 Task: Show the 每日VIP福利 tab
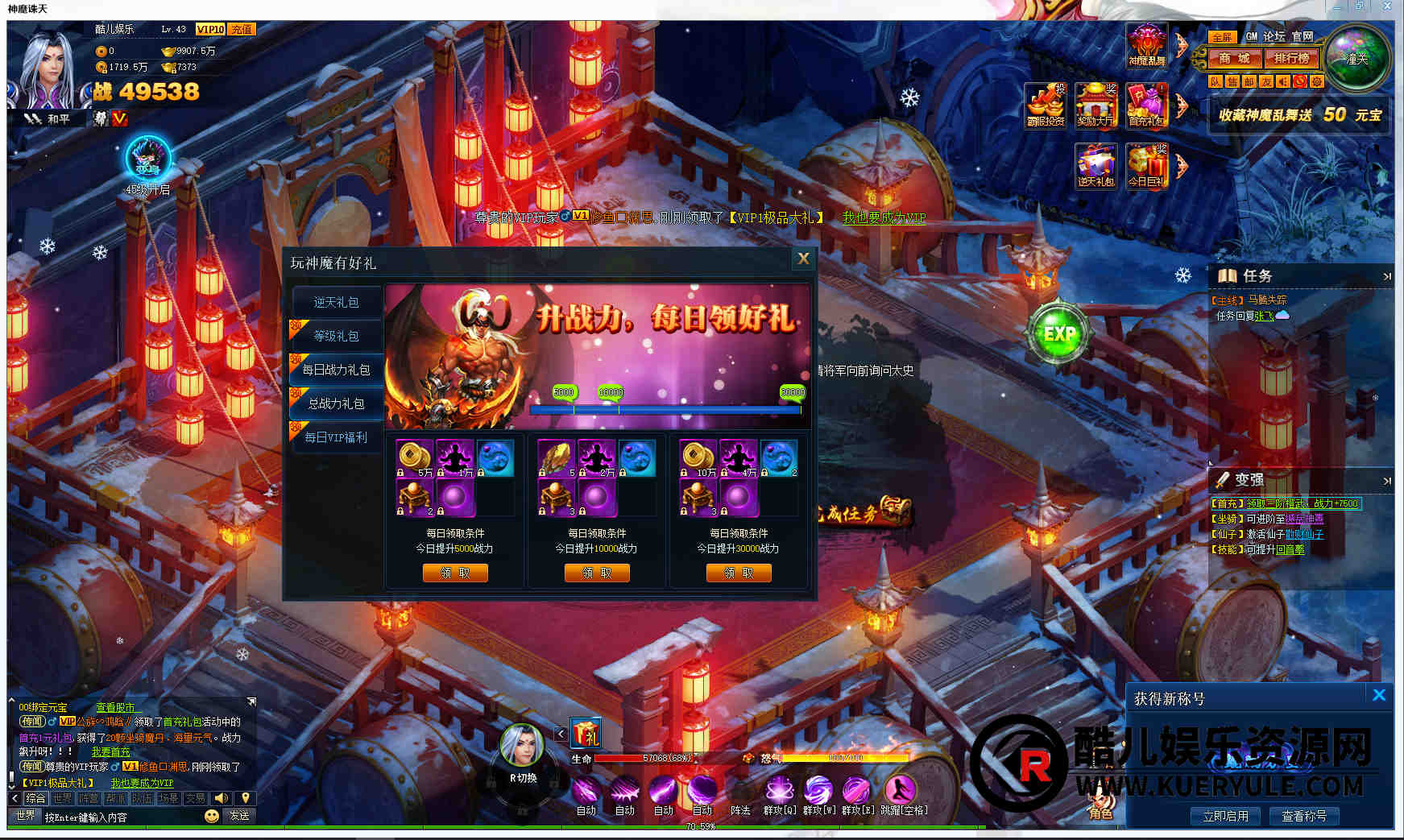coord(336,437)
